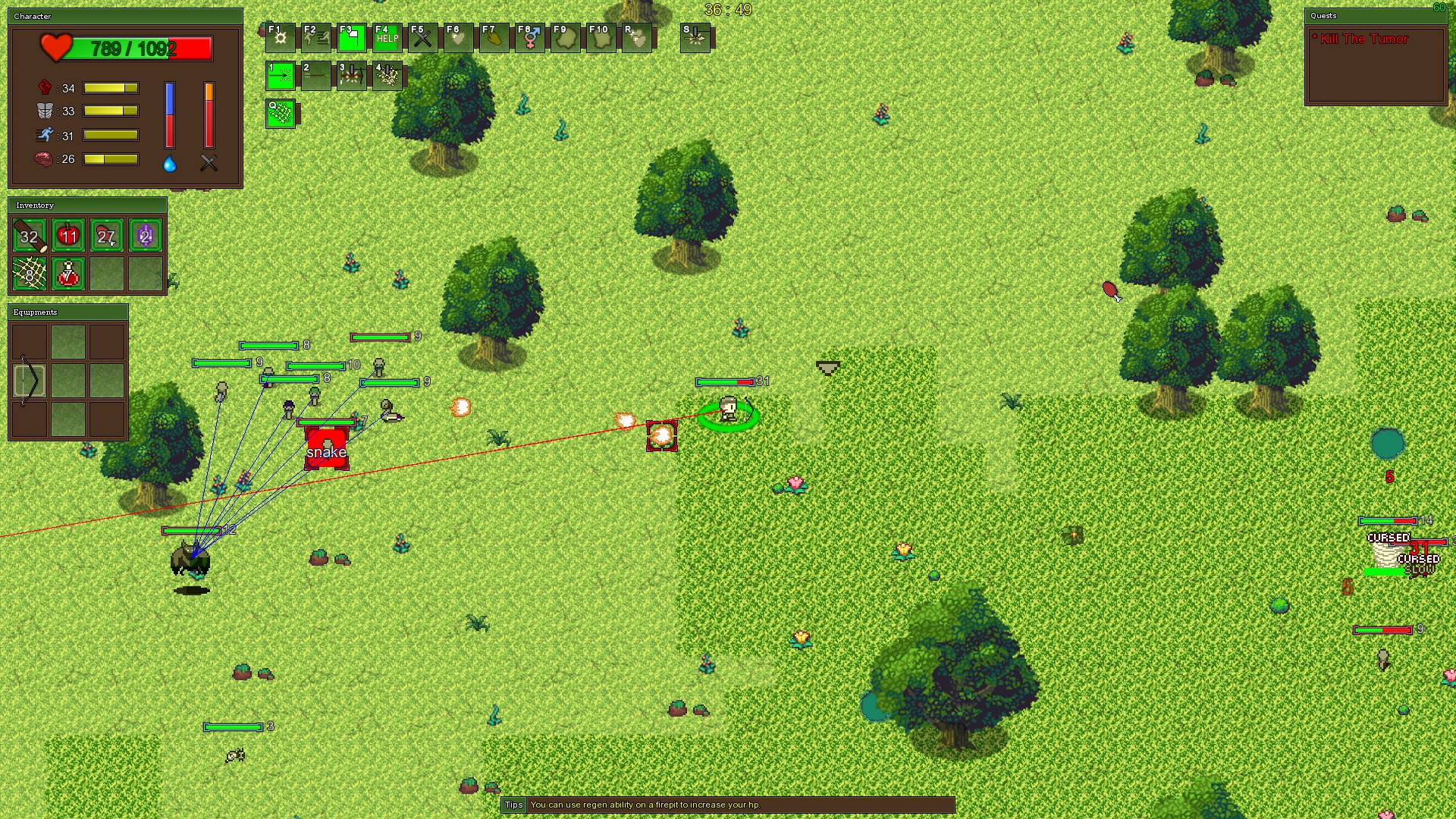Select the health potion in the inventory
1456x819 pixels.
coord(67,274)
